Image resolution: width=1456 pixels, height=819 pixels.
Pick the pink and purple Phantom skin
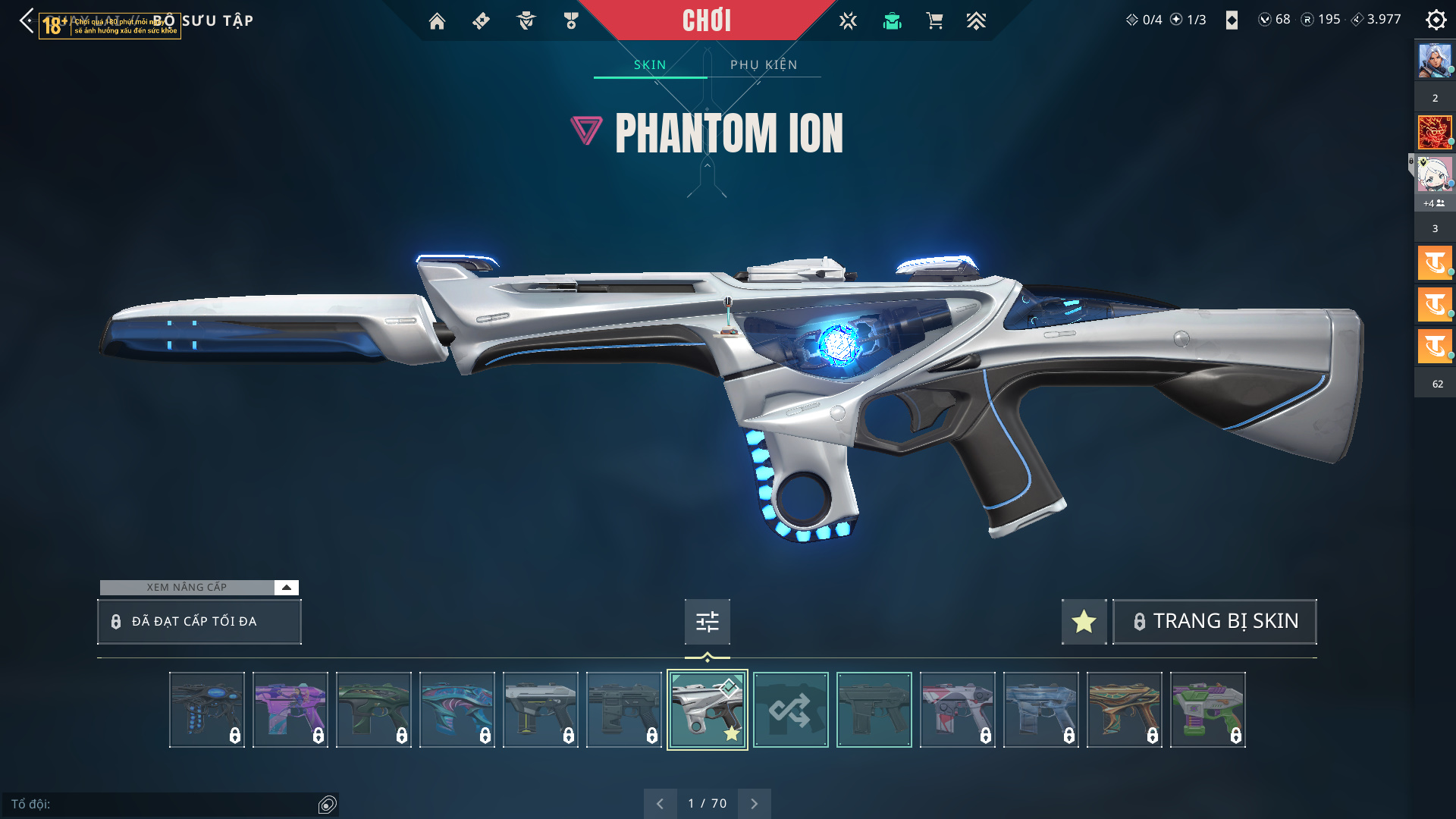pos(290,711)
